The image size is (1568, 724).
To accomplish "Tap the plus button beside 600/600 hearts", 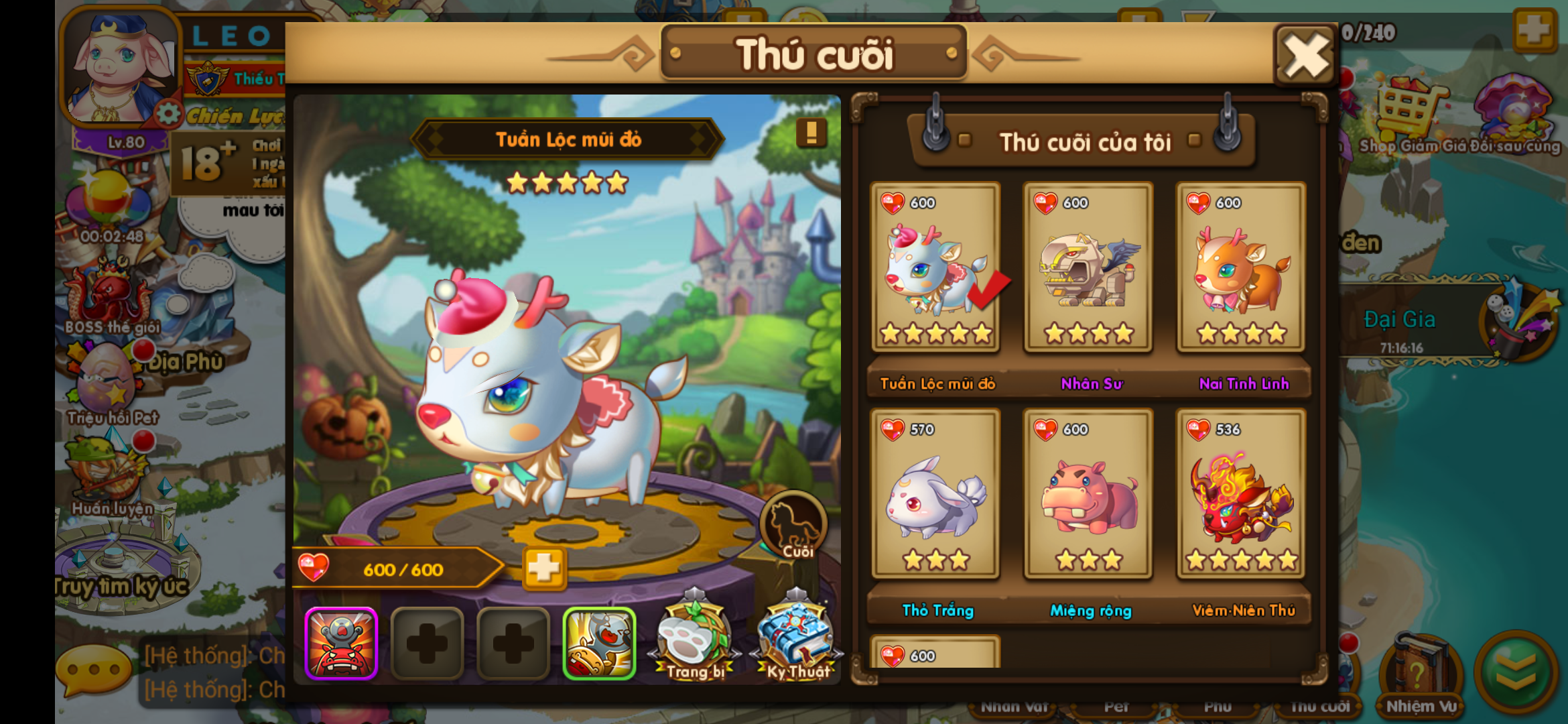I will click(543, 569).
